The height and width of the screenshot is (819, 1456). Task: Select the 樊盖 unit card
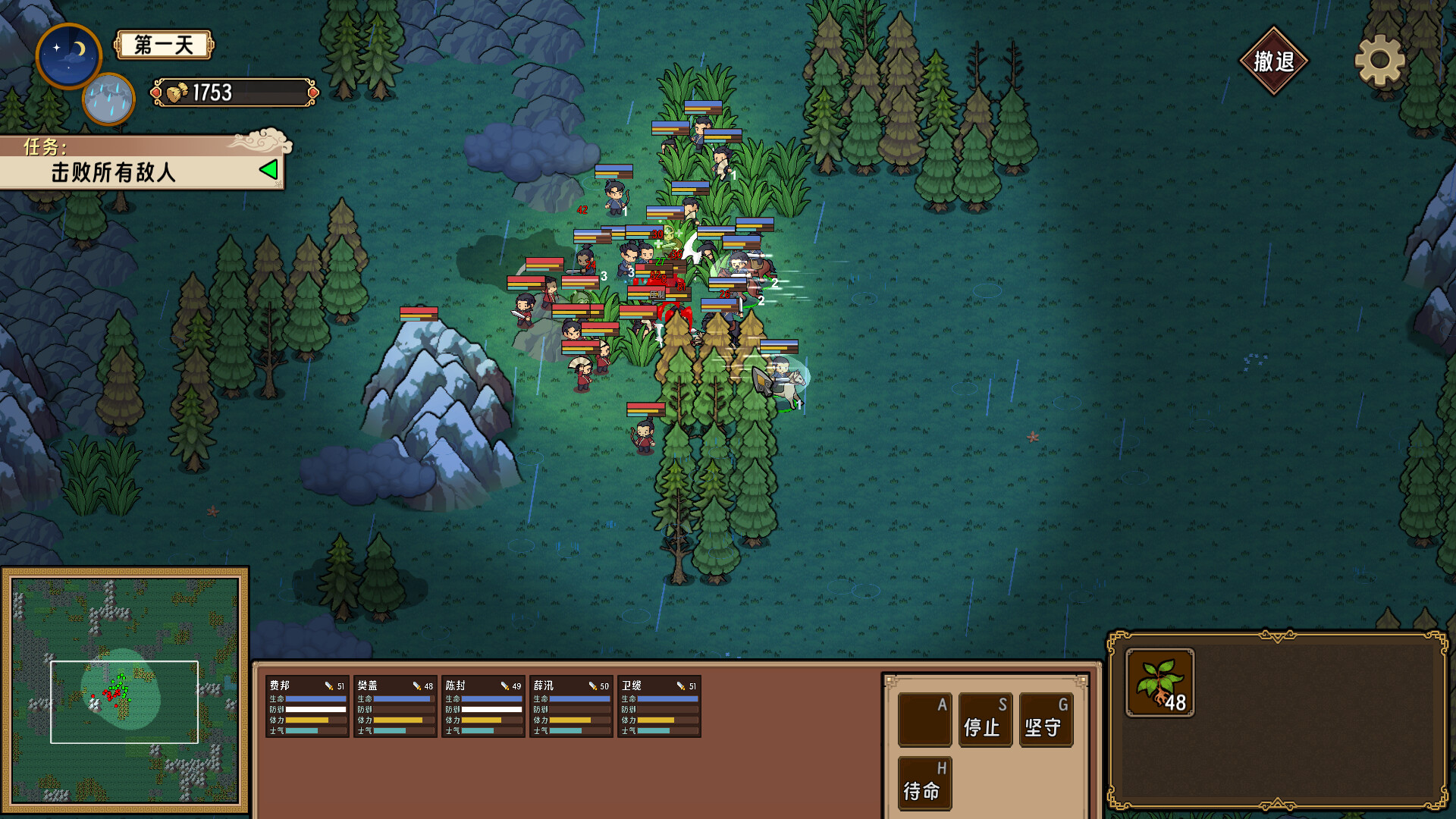[x=395, y=707]
